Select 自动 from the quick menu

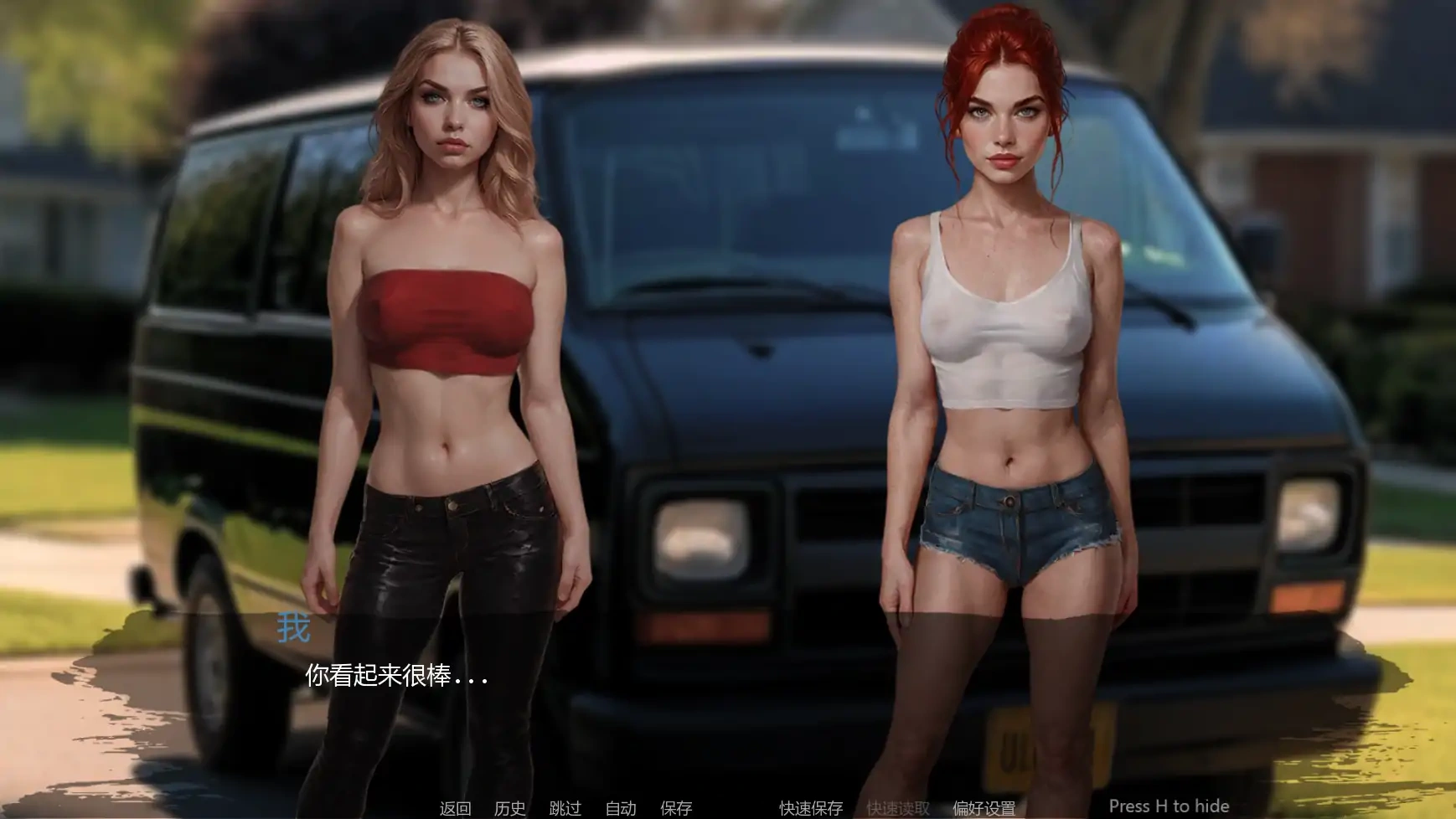[620, 809]
